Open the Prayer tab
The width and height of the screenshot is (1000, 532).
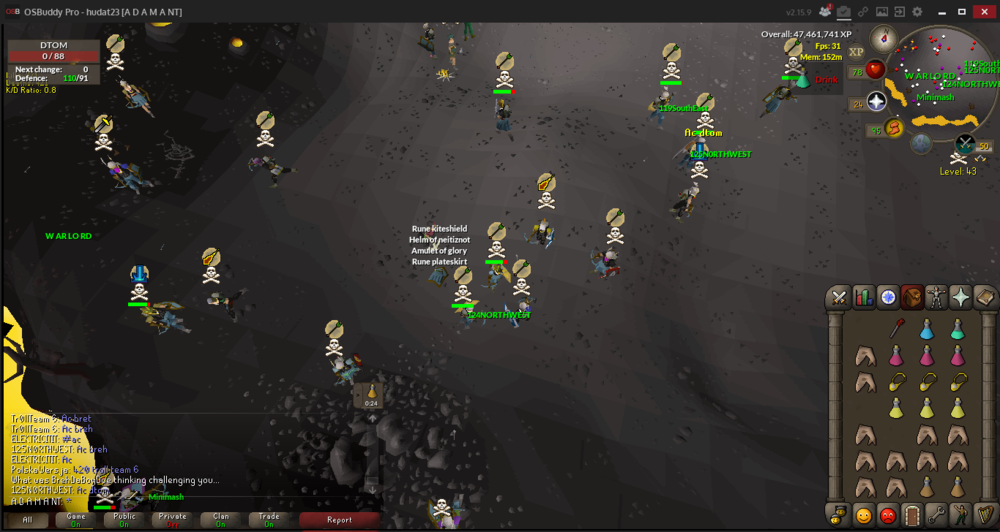tap(961, 297)
